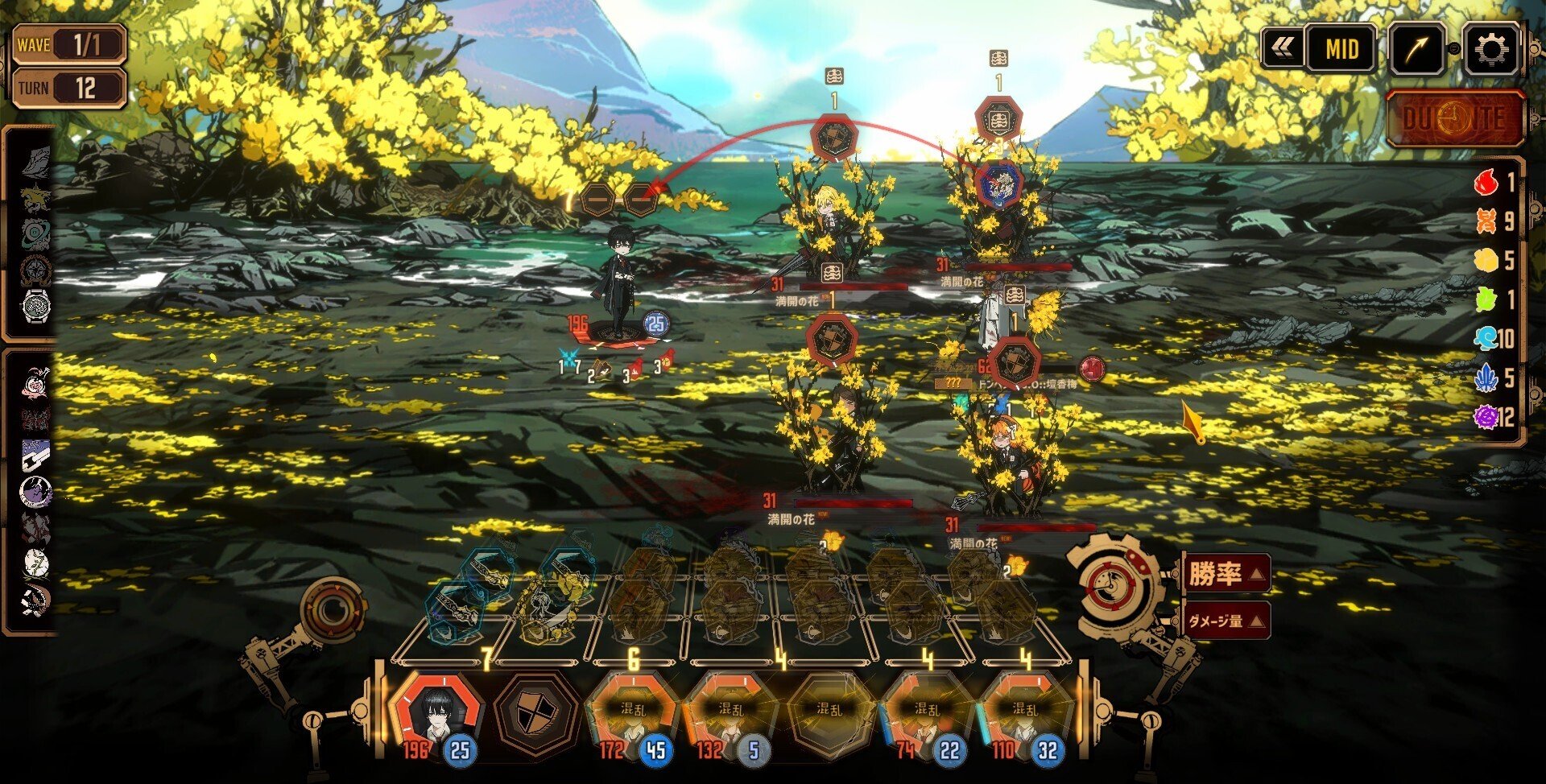Click the round bronze lens dial
The height and width of the screenshot is (784, 1546).
(x=331, y=610)
